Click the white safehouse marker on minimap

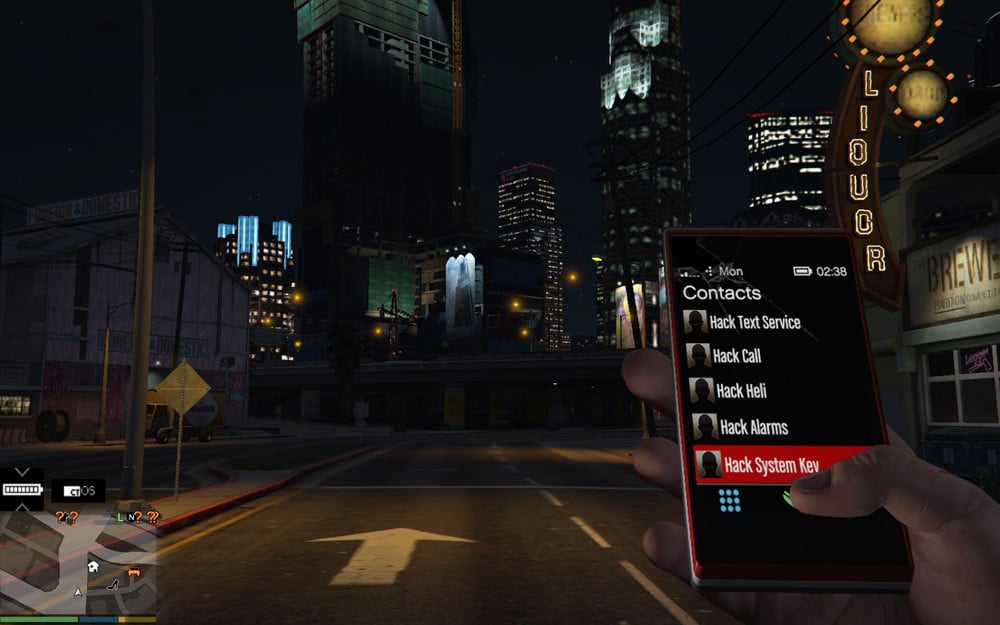pyautogui.click(x=93, y=566)
